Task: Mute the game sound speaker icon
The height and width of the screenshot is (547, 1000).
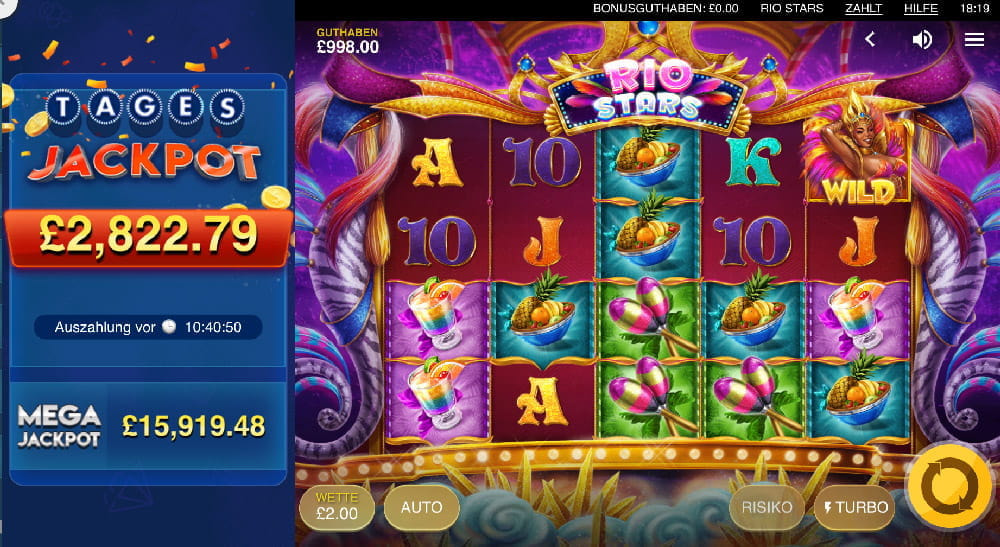Action: coord(922,39)
